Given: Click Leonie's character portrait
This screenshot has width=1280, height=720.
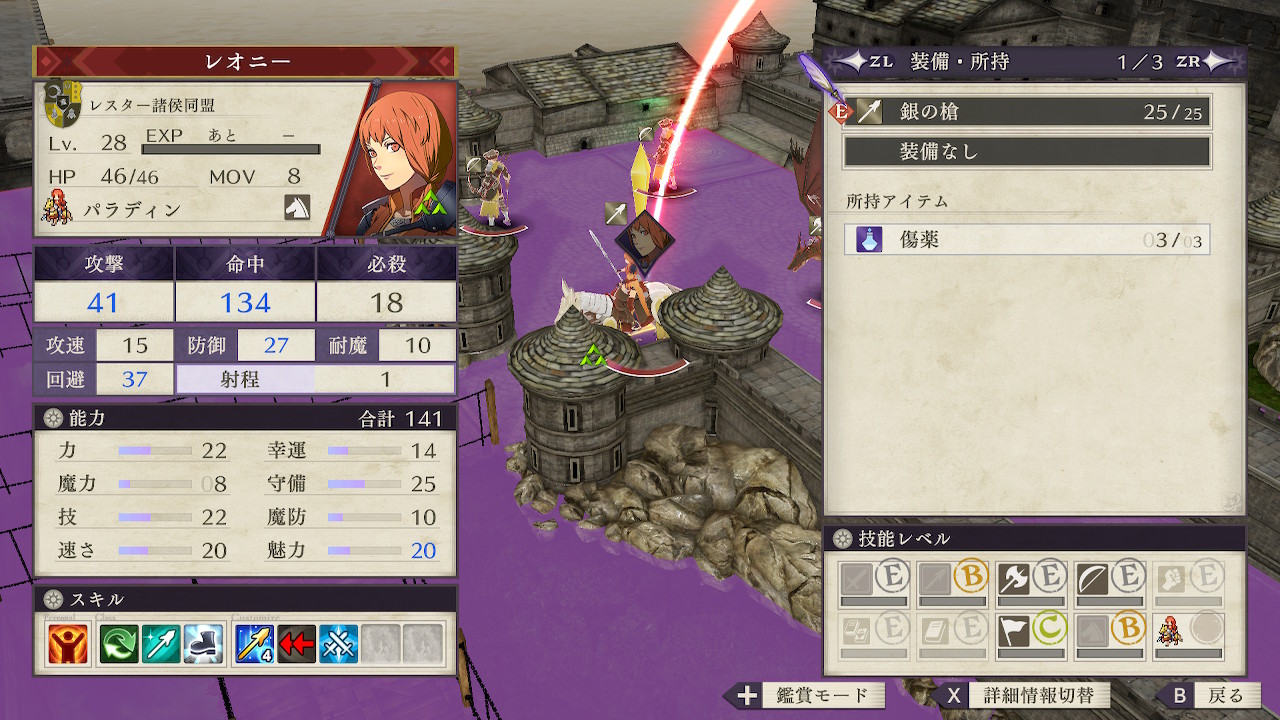Looking at the screenshot, I should (x=400, y=160).
